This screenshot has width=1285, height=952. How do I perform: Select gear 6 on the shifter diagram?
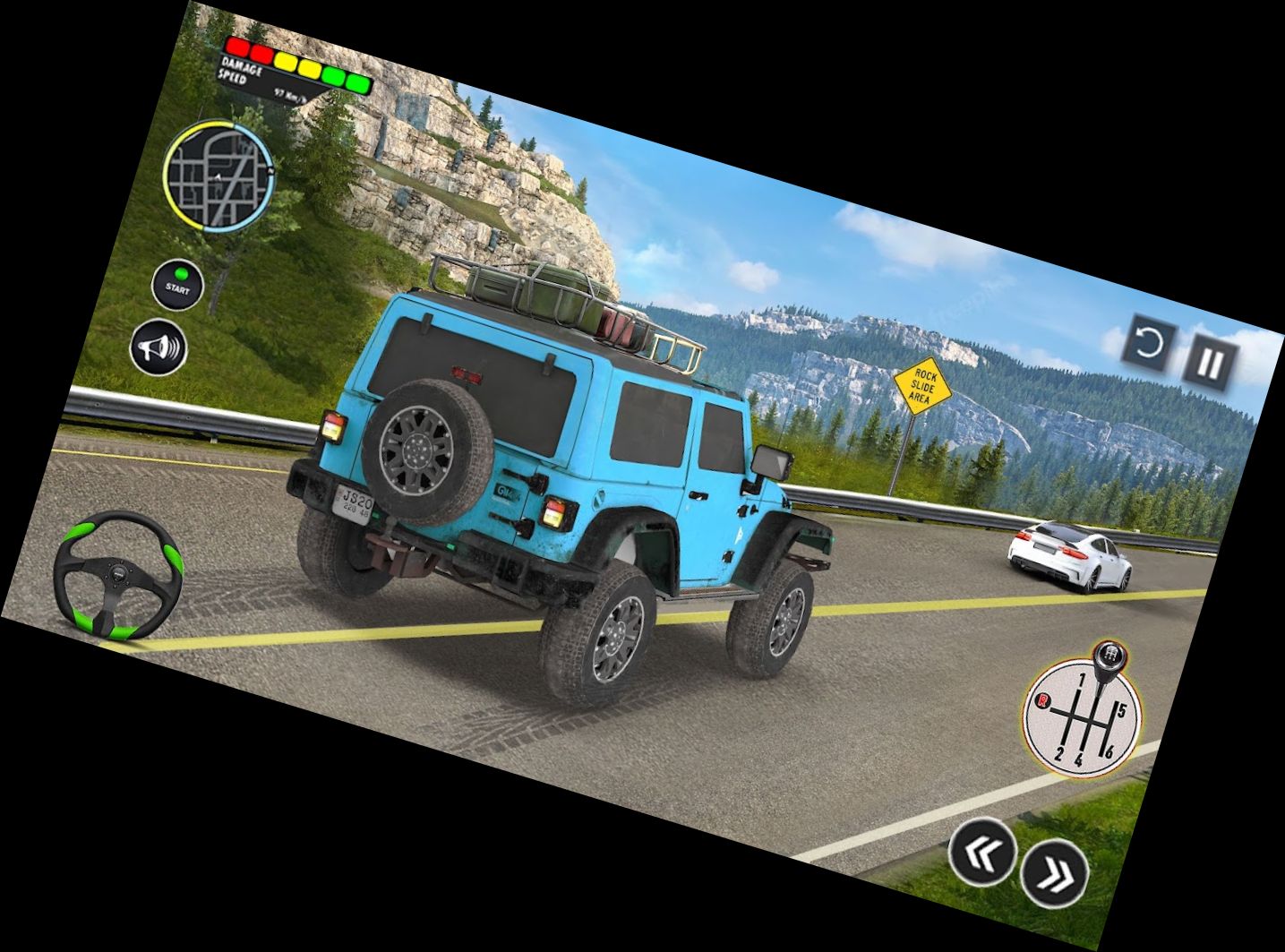click(x=1109, y=750)
